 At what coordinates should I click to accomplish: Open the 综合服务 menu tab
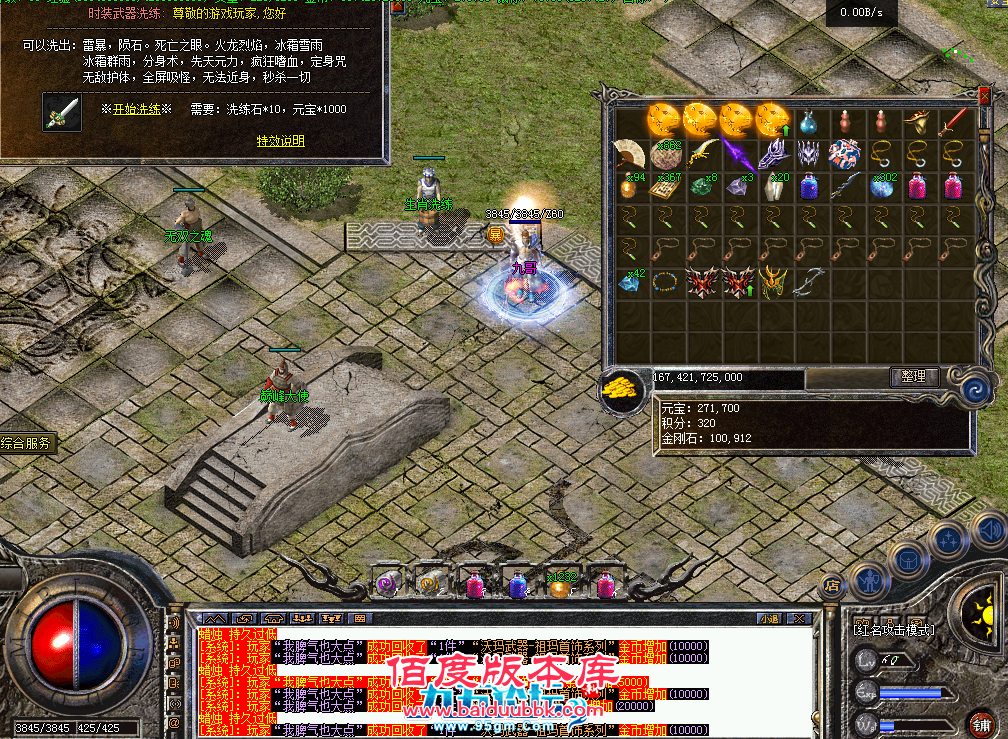click(27, 444)
